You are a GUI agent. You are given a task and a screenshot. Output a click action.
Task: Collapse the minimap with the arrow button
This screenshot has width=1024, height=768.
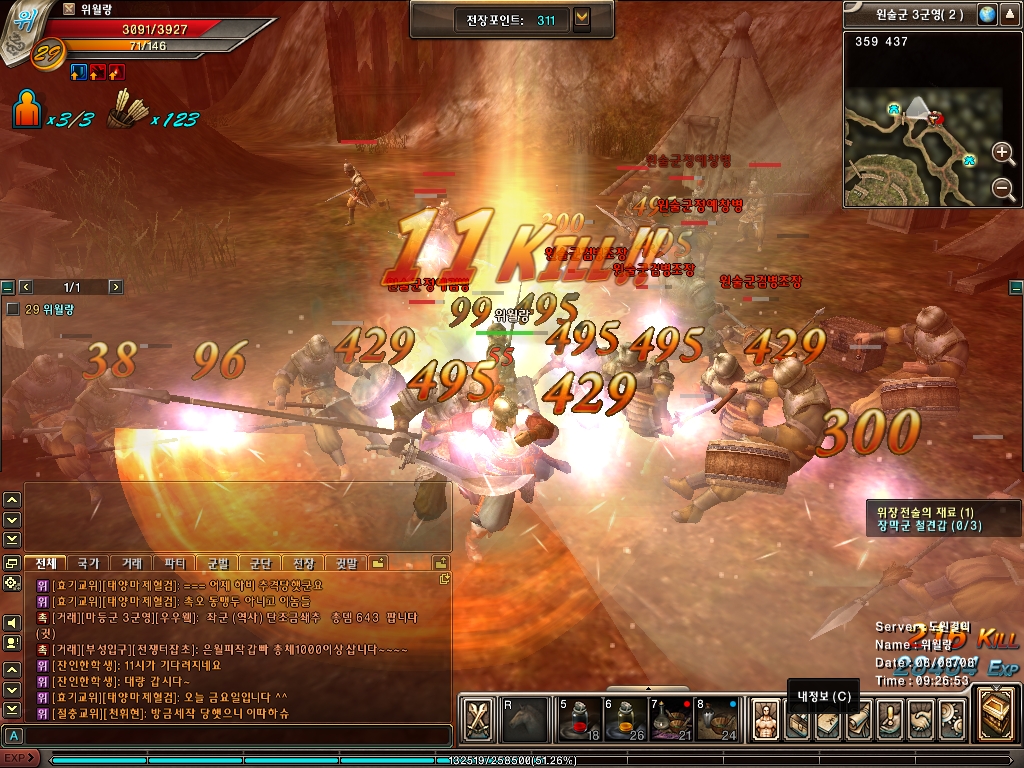(1010, 15)
